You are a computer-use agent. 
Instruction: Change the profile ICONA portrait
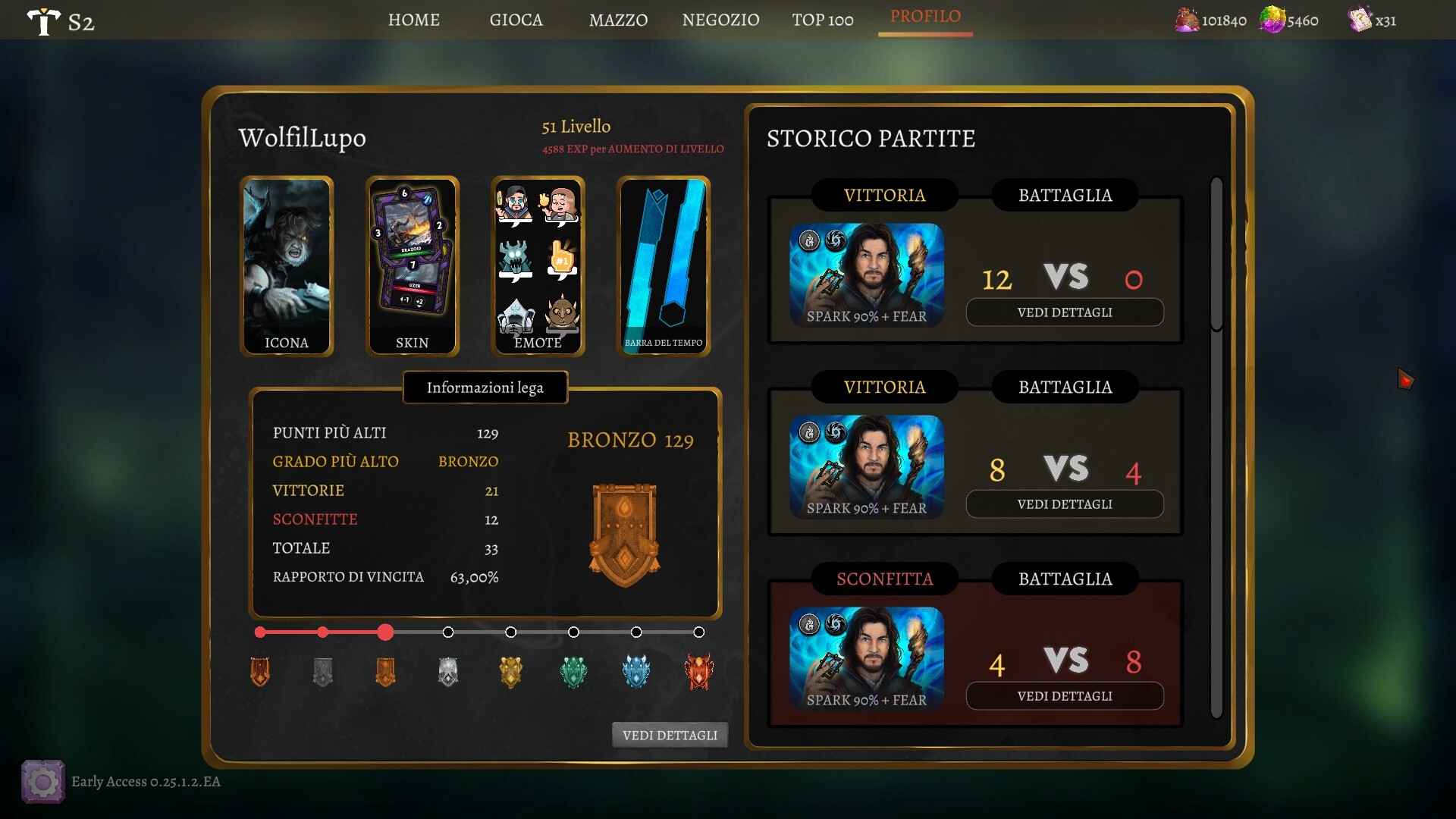[287, 265]
